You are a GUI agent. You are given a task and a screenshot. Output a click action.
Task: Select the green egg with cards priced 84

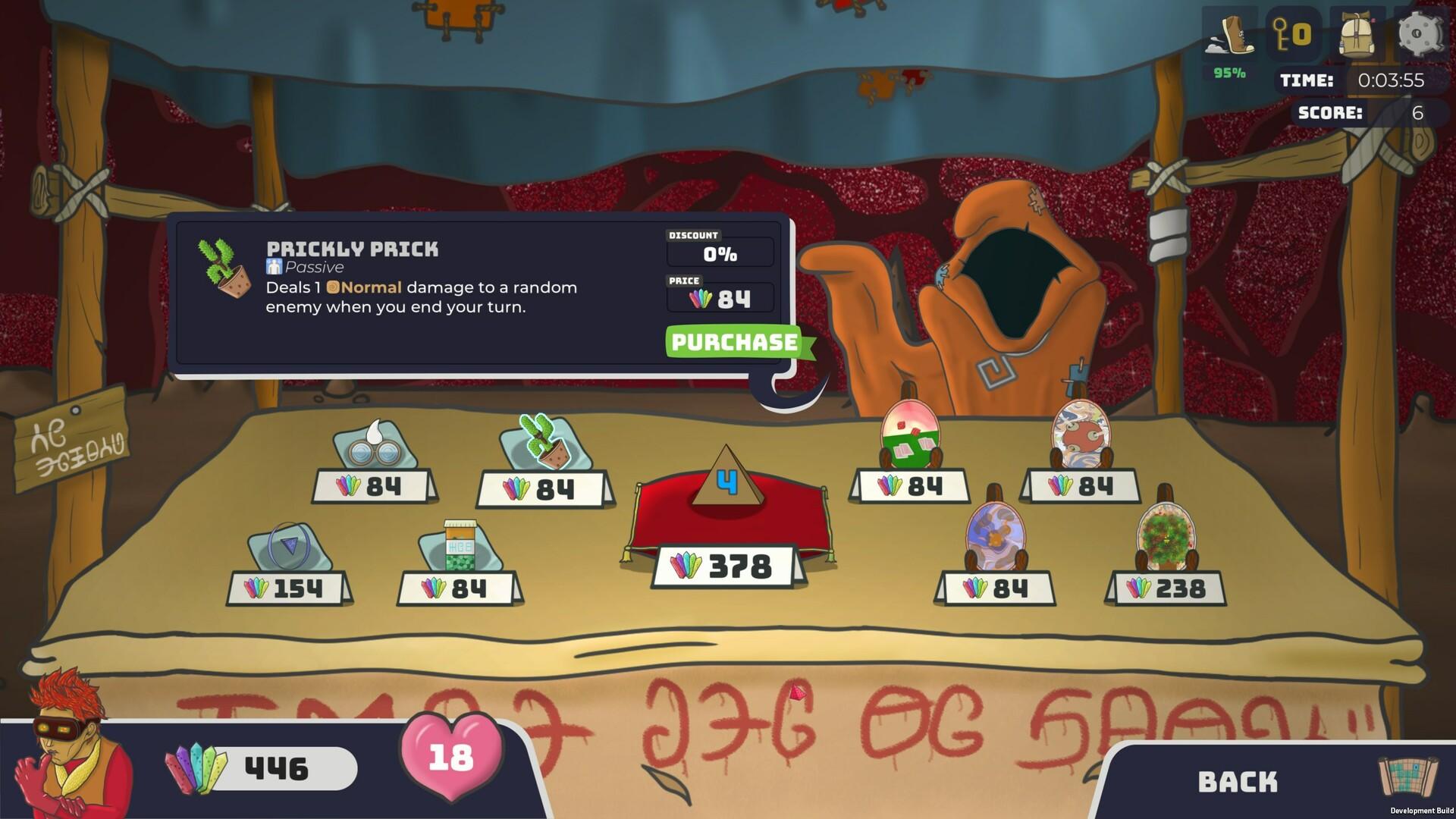pyautogui.click(x=911, y=435)
